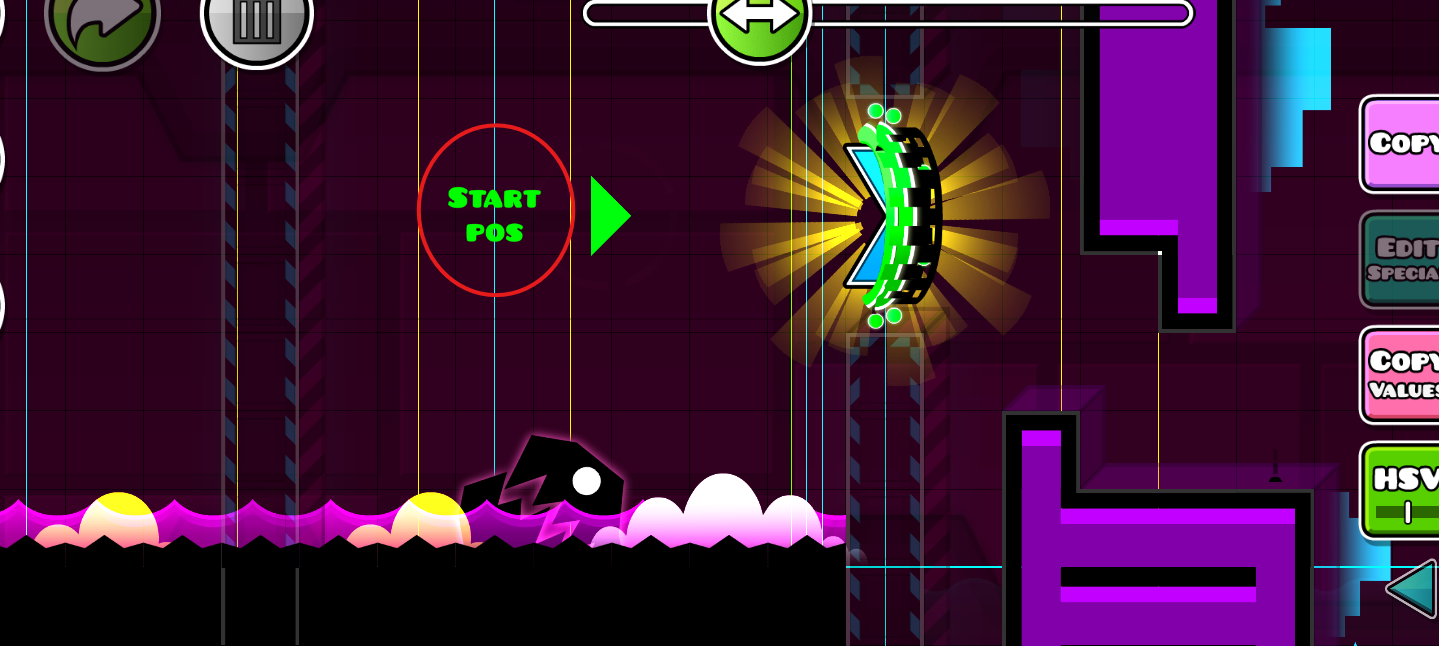Copy the selected object
Screen dimensions: 1439x646
1402,144
